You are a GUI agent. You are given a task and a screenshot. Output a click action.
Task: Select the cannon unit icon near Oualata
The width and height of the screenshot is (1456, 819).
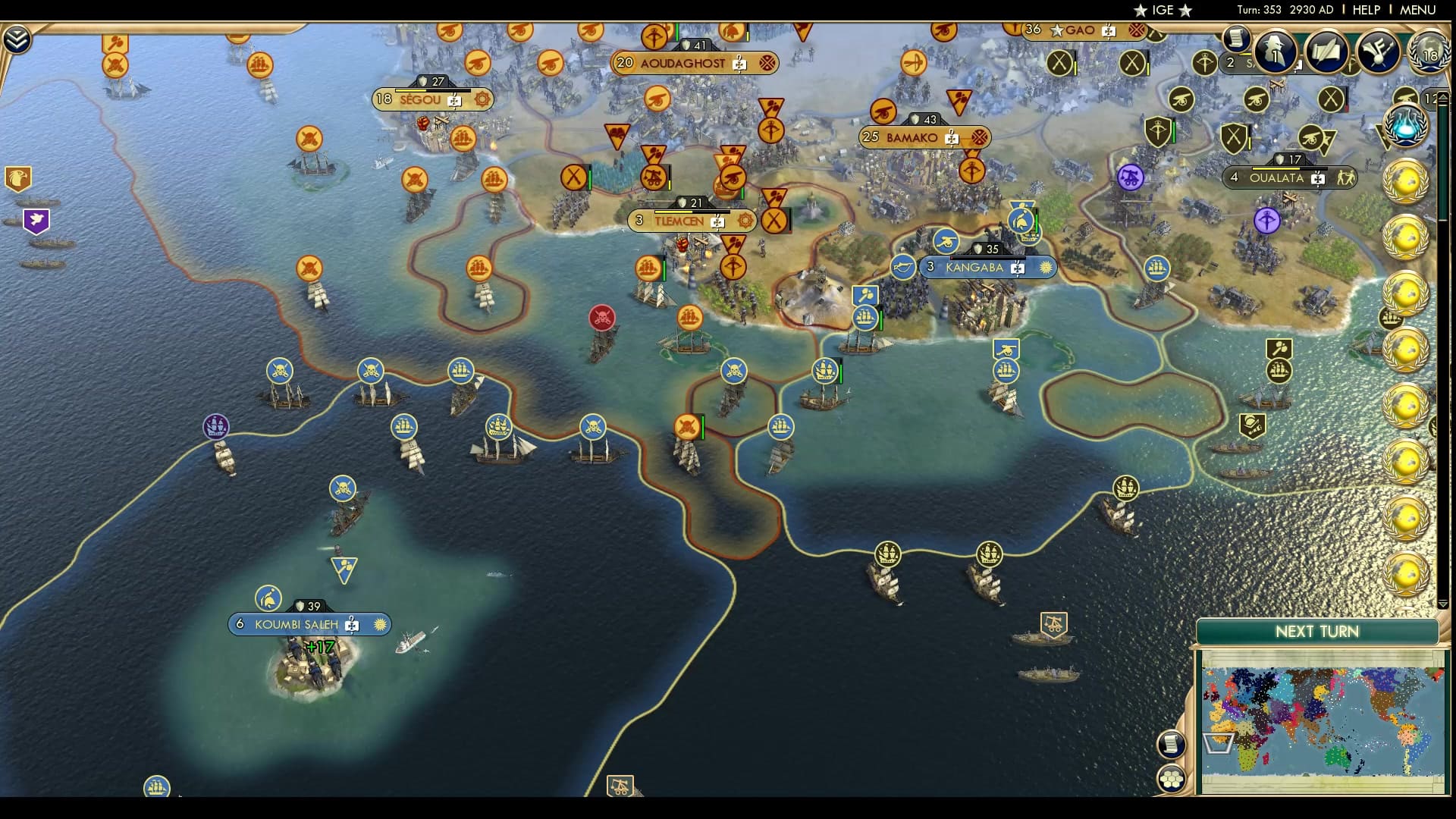(x=1131, y=177)
